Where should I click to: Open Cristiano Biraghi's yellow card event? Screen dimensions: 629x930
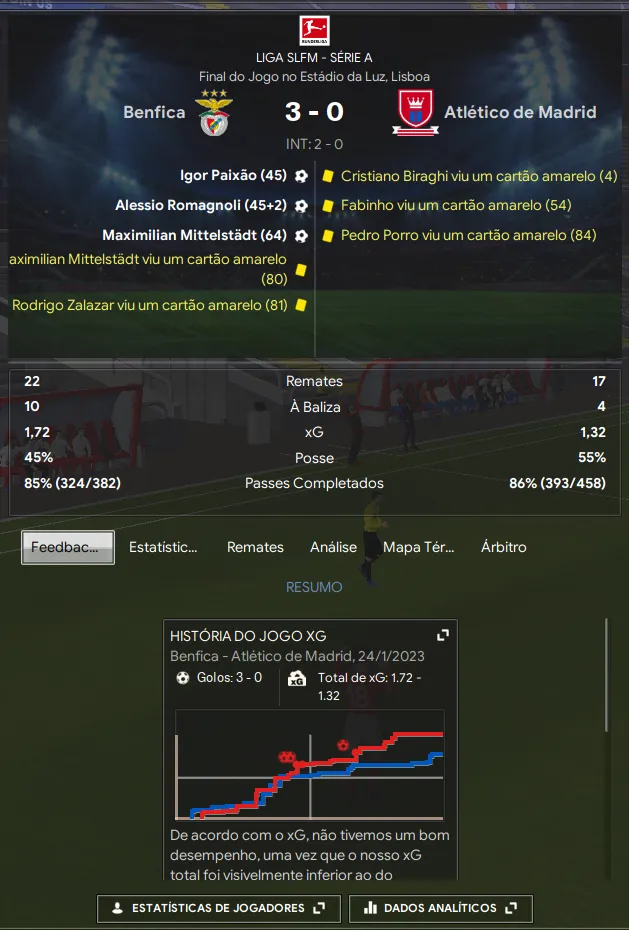point(479,176)
